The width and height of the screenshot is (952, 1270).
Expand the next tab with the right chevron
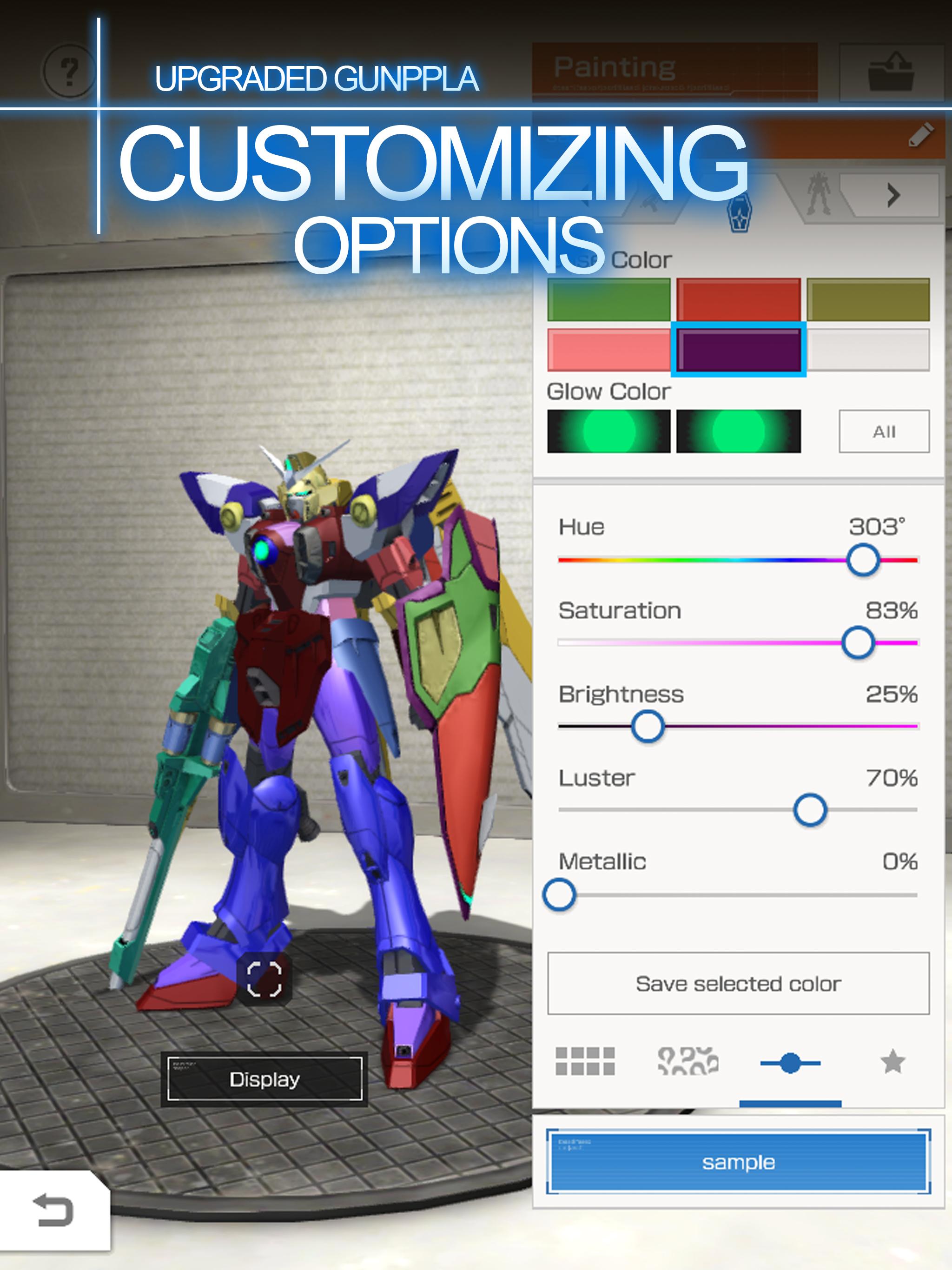(893, 196)
